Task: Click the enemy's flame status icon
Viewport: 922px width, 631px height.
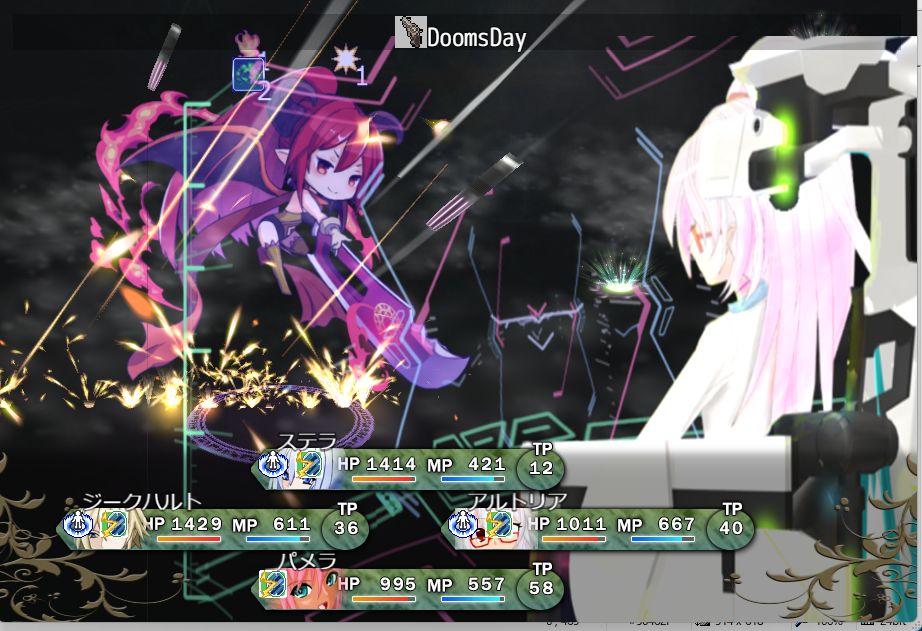Action: click(x=247, y=42)
